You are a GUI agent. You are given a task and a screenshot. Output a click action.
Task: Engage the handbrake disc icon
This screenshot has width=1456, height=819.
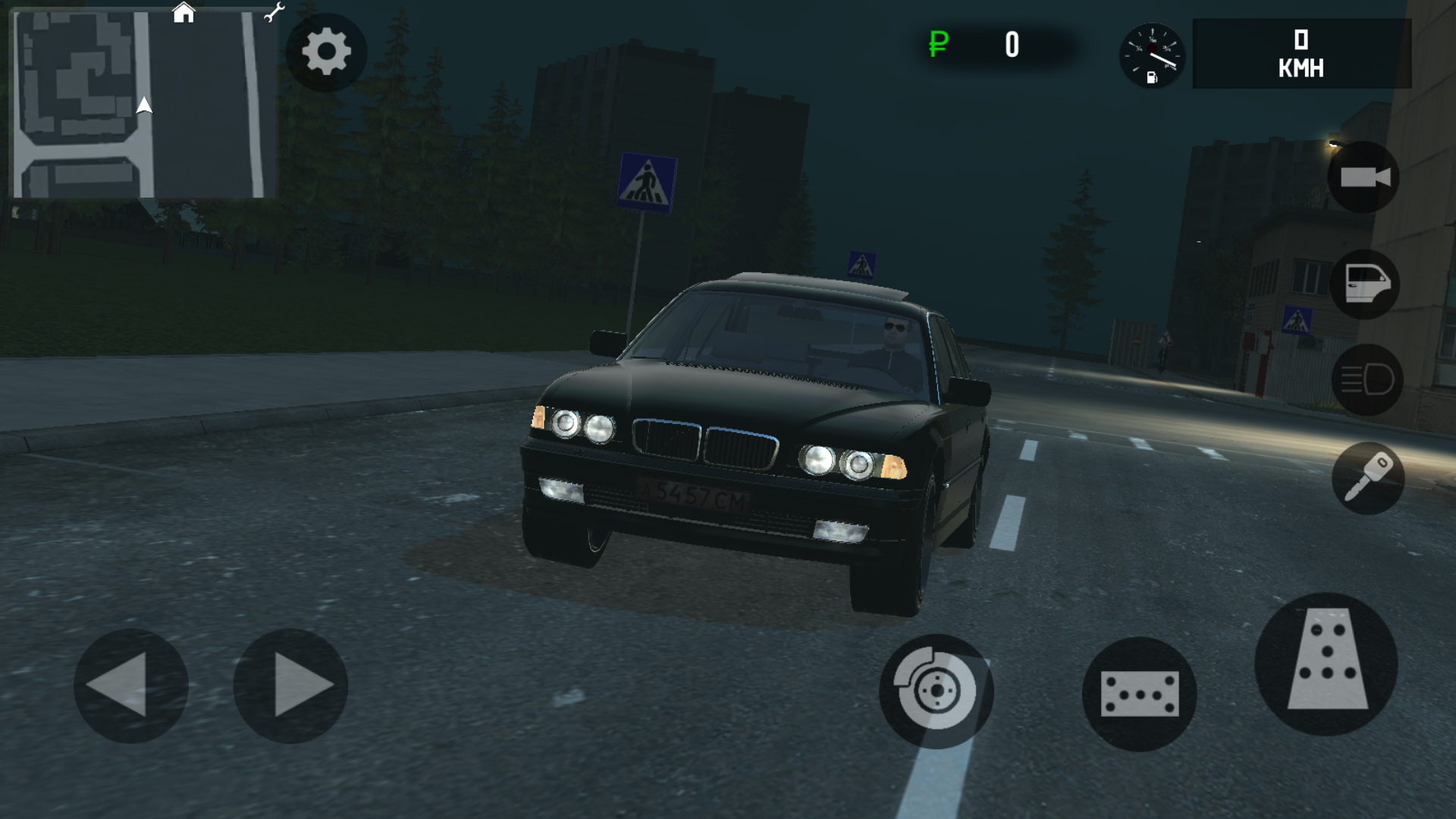(938, 692)
